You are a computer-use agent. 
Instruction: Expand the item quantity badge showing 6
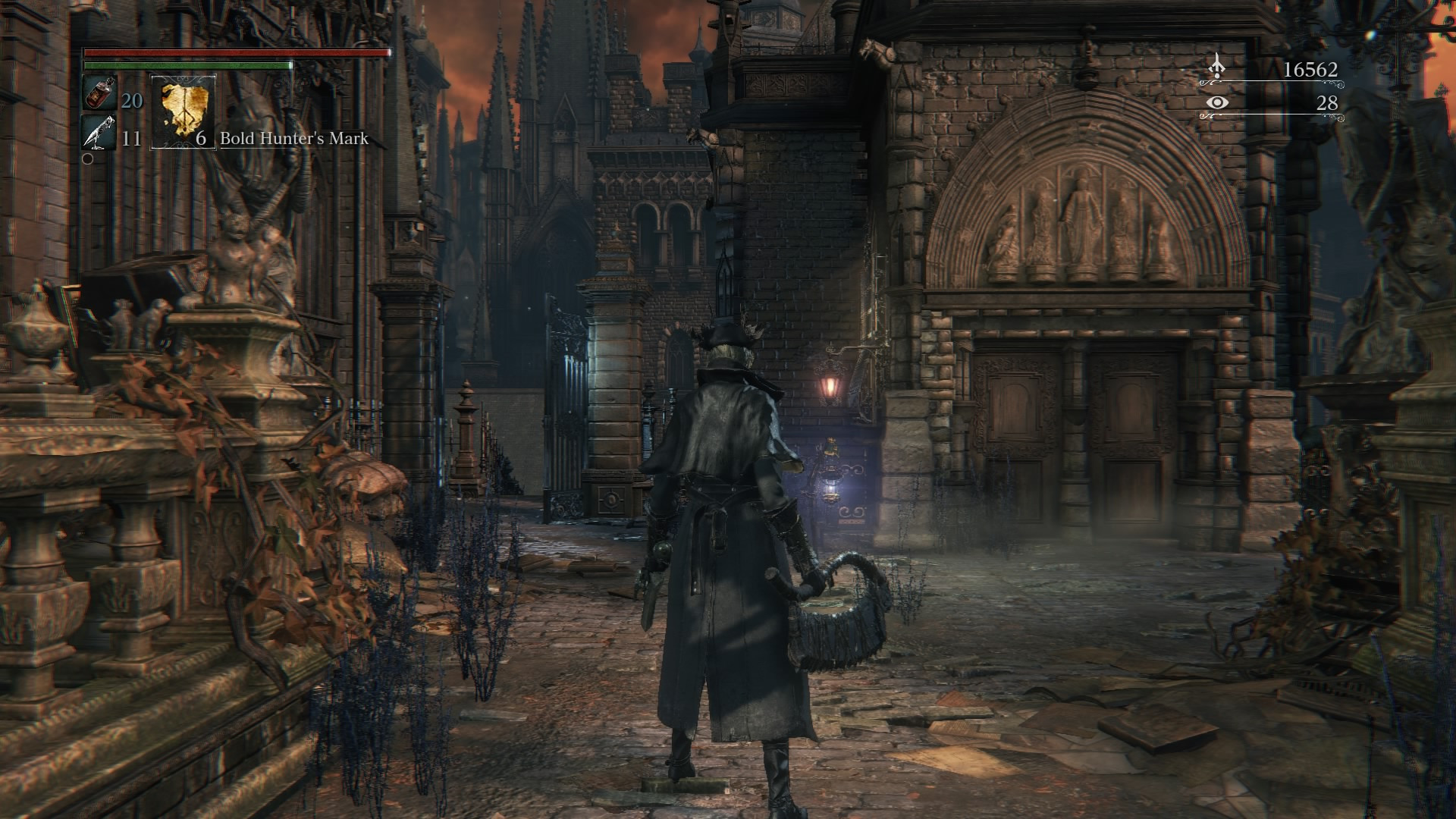coord(201,140)
